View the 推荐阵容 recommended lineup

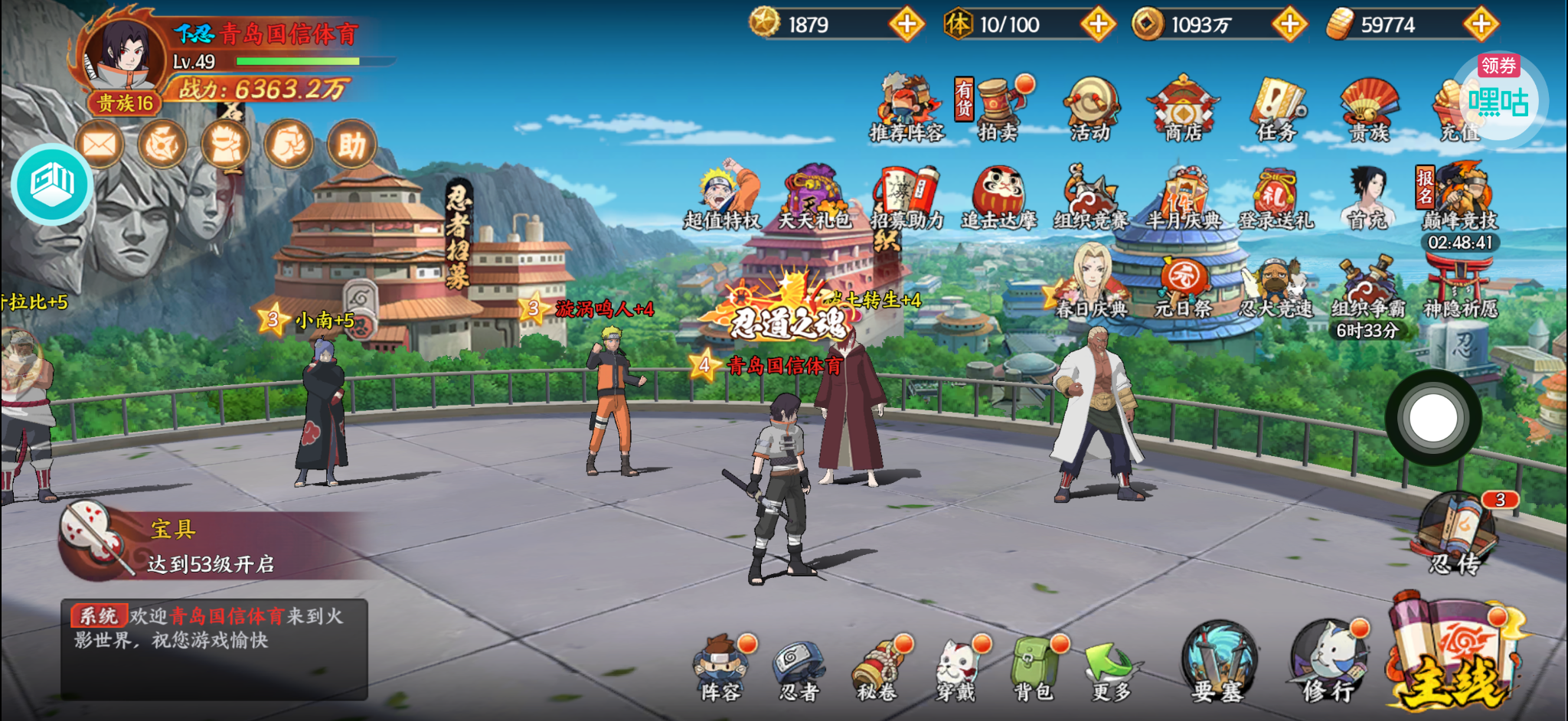pyautogui.click(x=907, y=109)
